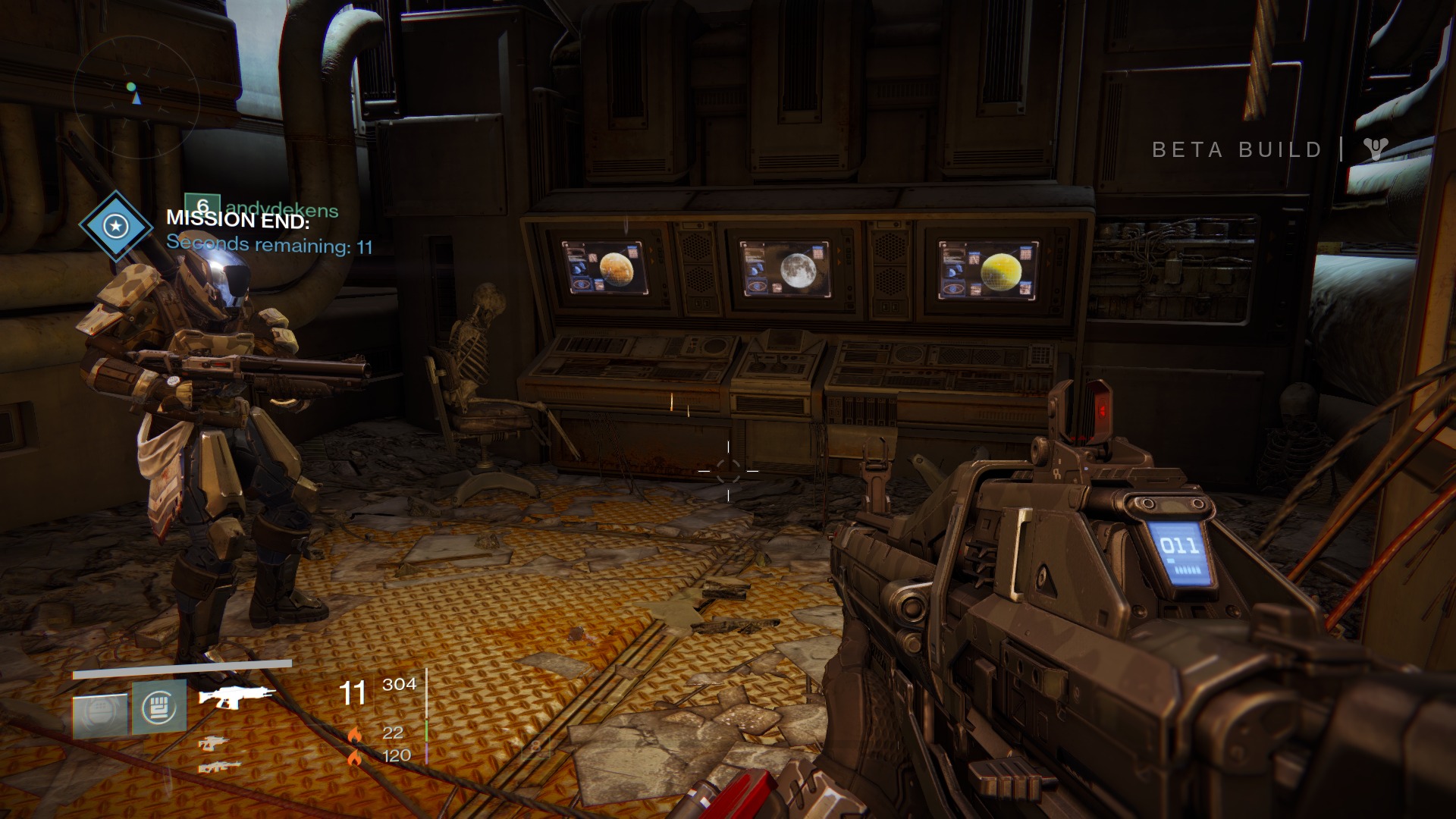Click the Destiny logo beside BETA BUILD
This screenshot has width=1456, height=819.
tap(1375, 149)
